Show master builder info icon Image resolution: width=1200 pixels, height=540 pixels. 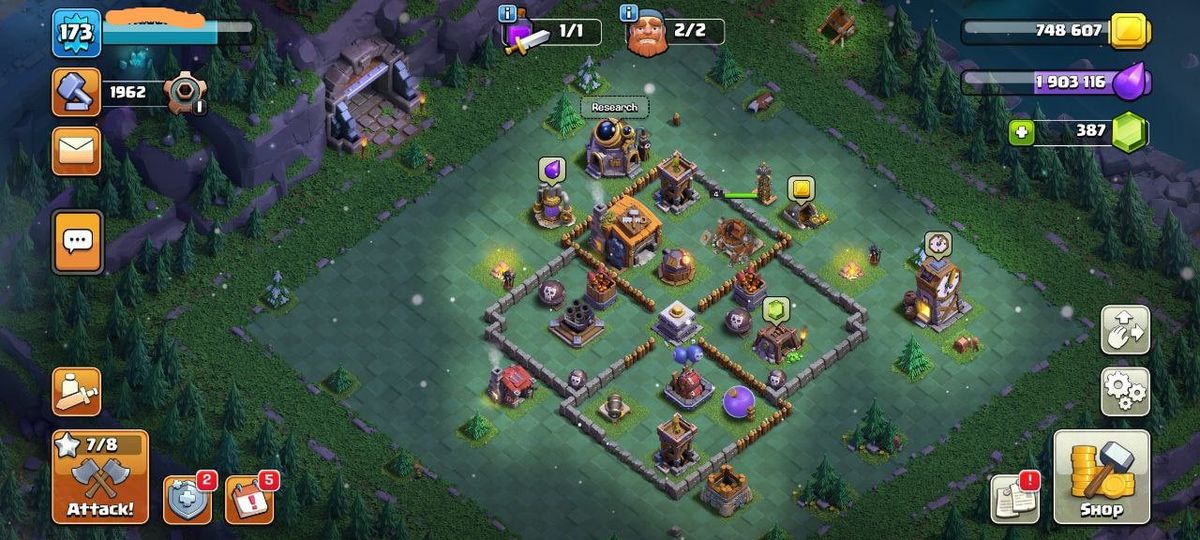(x=629, y=13)
